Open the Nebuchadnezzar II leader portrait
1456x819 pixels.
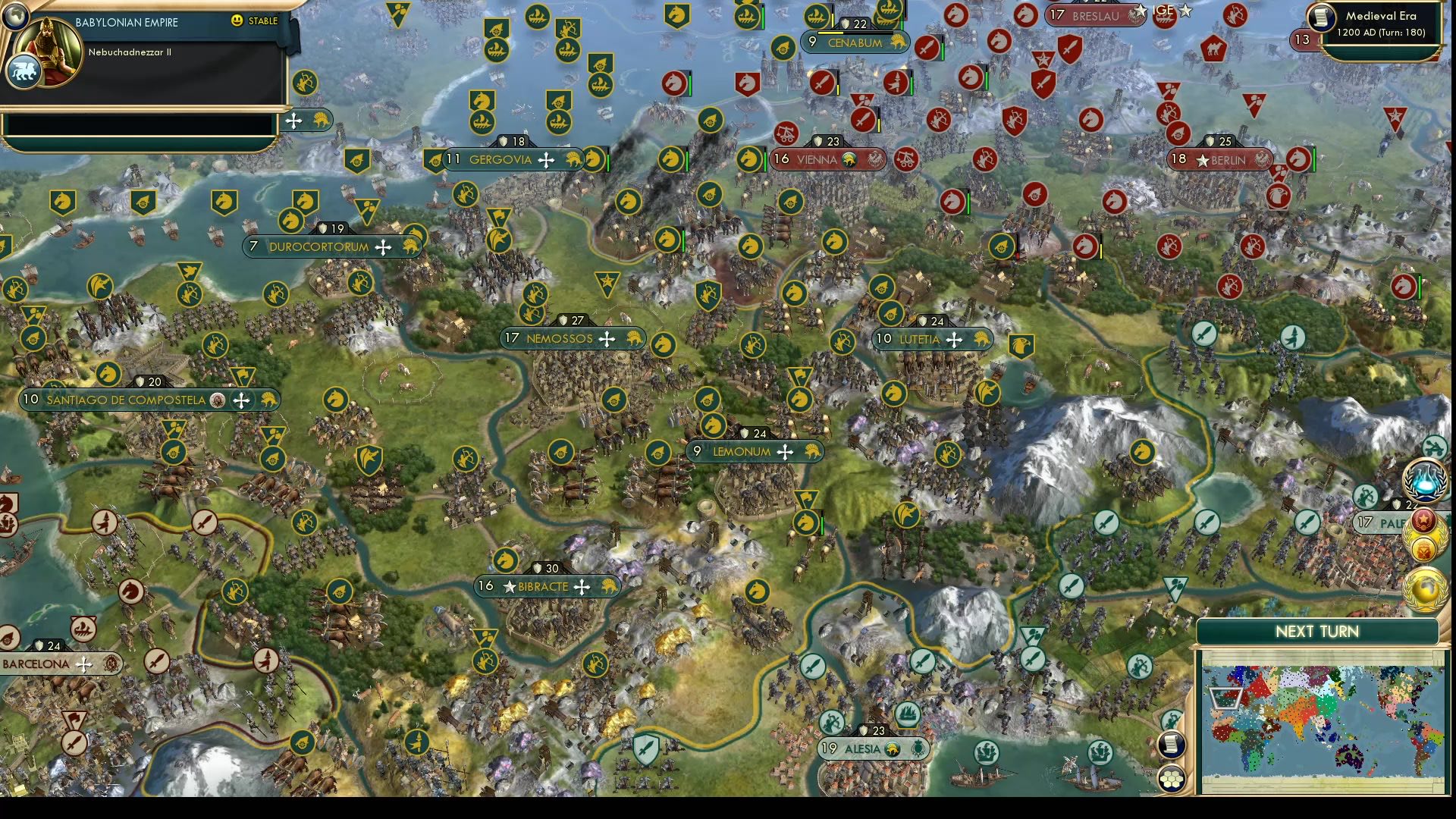click(50, 52)
